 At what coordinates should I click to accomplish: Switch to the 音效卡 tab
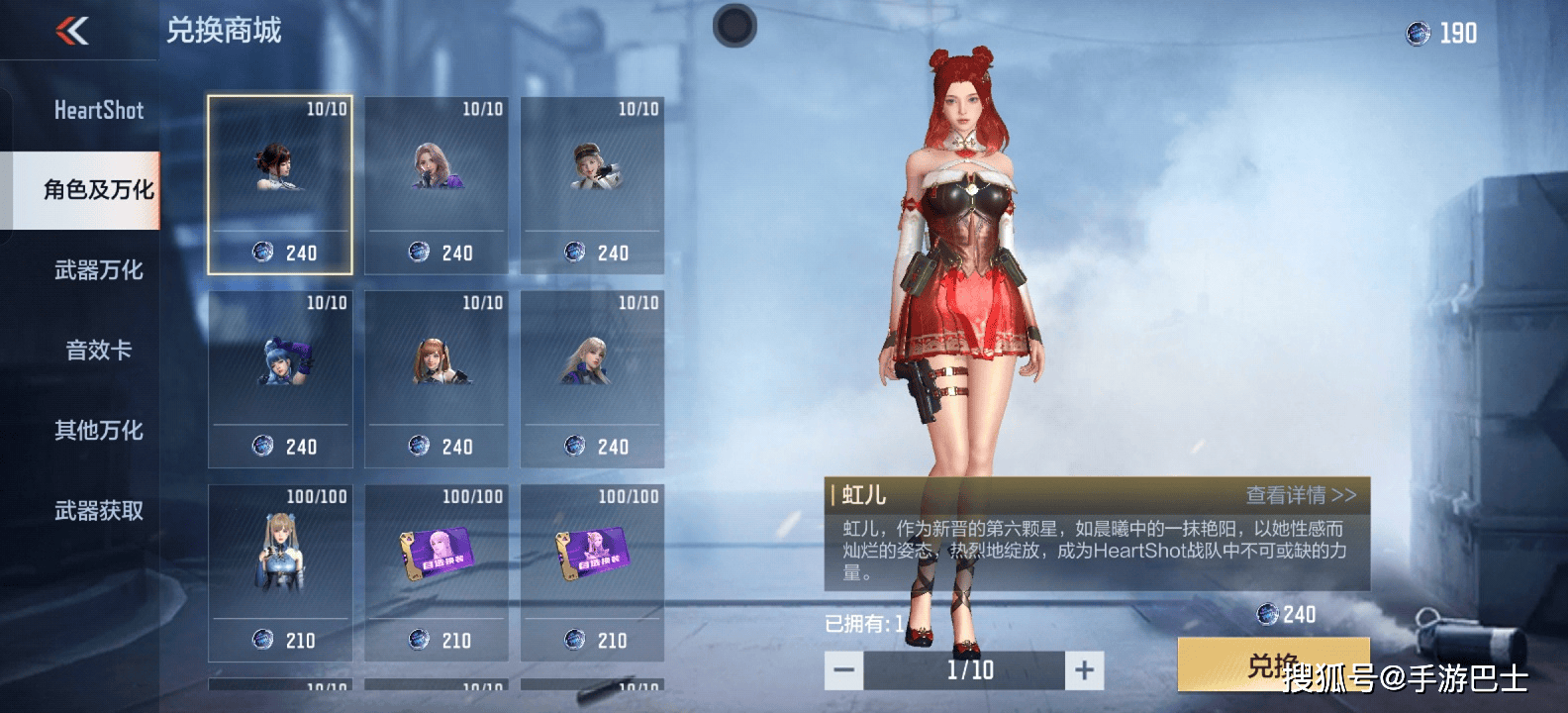98,351
